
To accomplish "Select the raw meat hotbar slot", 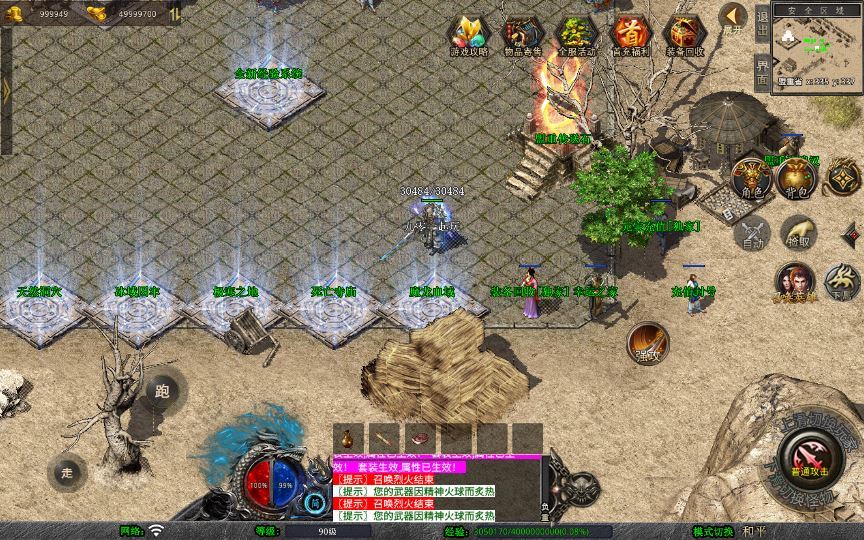I will click(419, 437).
